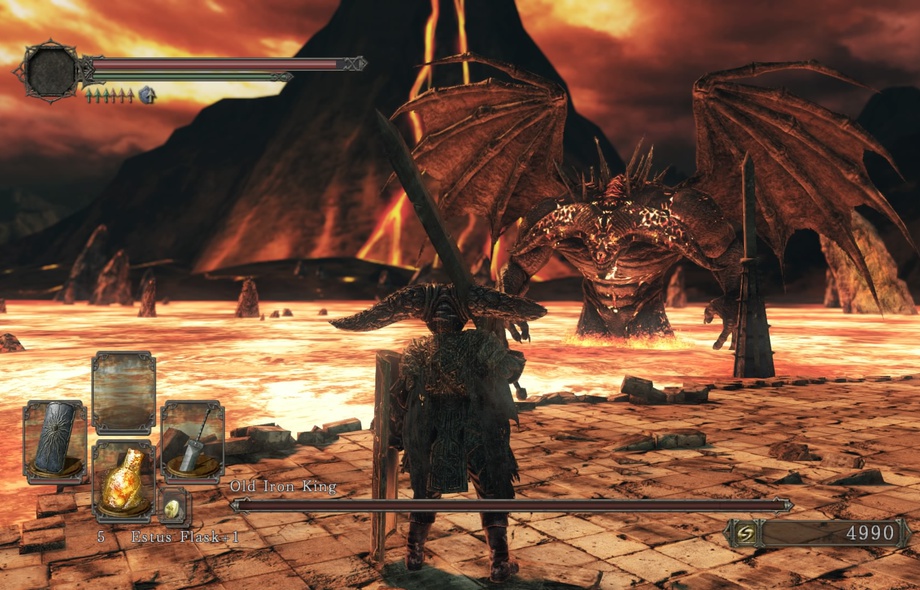The image size is (920, 590).
Task: Select the tower shield left-hand slot
Action: (55, 441)
